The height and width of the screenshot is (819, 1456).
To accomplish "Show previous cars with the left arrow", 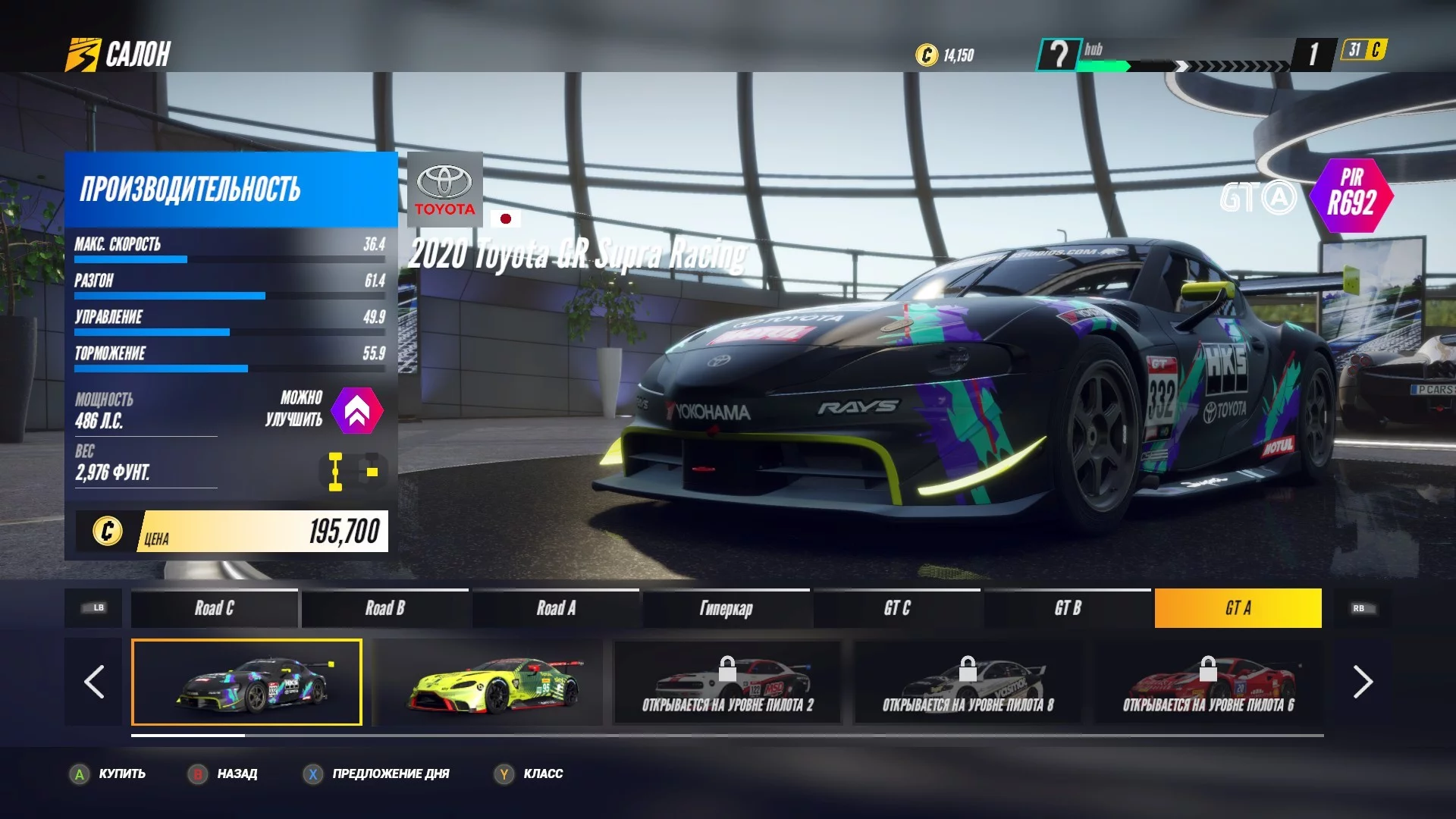I will [94, 682].
